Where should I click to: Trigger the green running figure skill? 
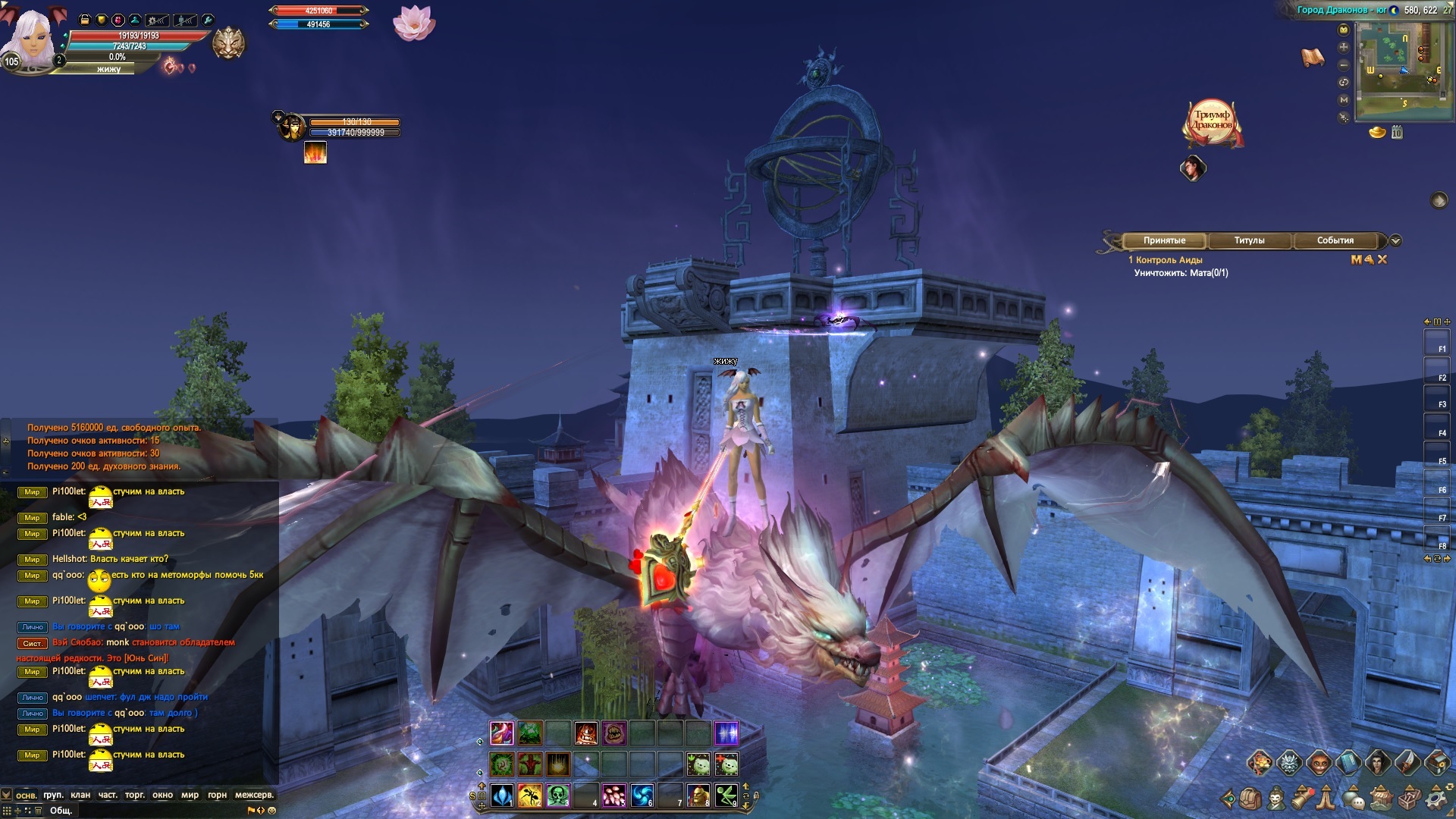pyautogui.click(x=726, y=795)
